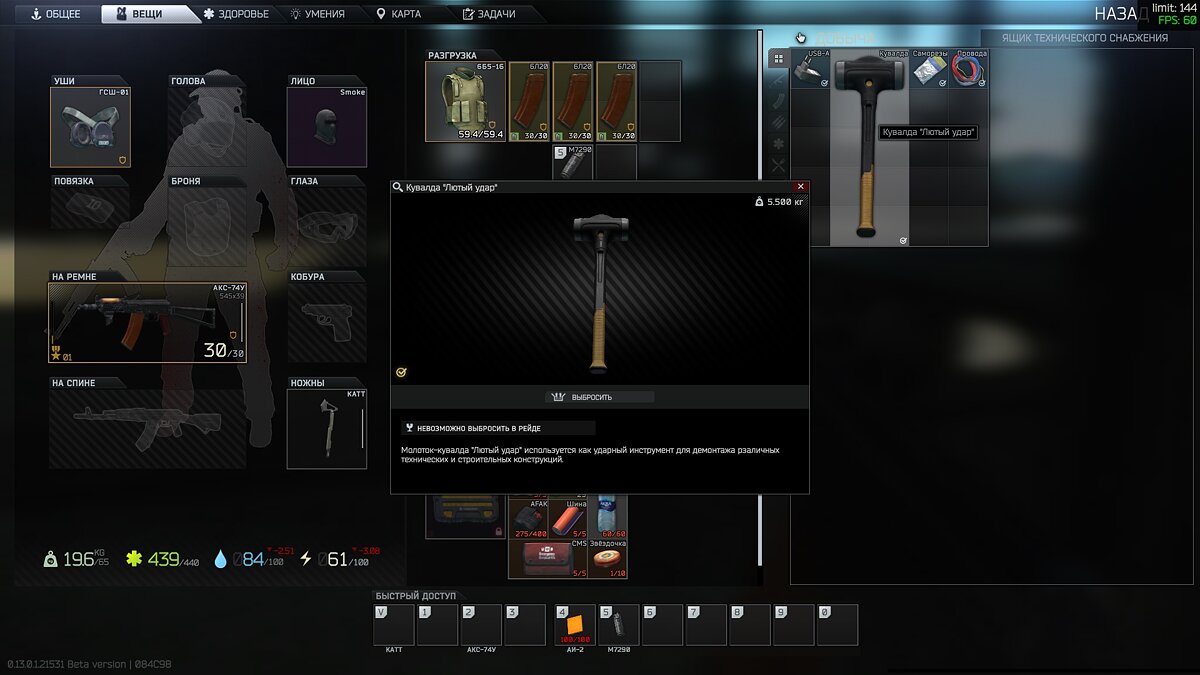Click the ВЫБРОСИТЬ discard button

coord(600,397)
